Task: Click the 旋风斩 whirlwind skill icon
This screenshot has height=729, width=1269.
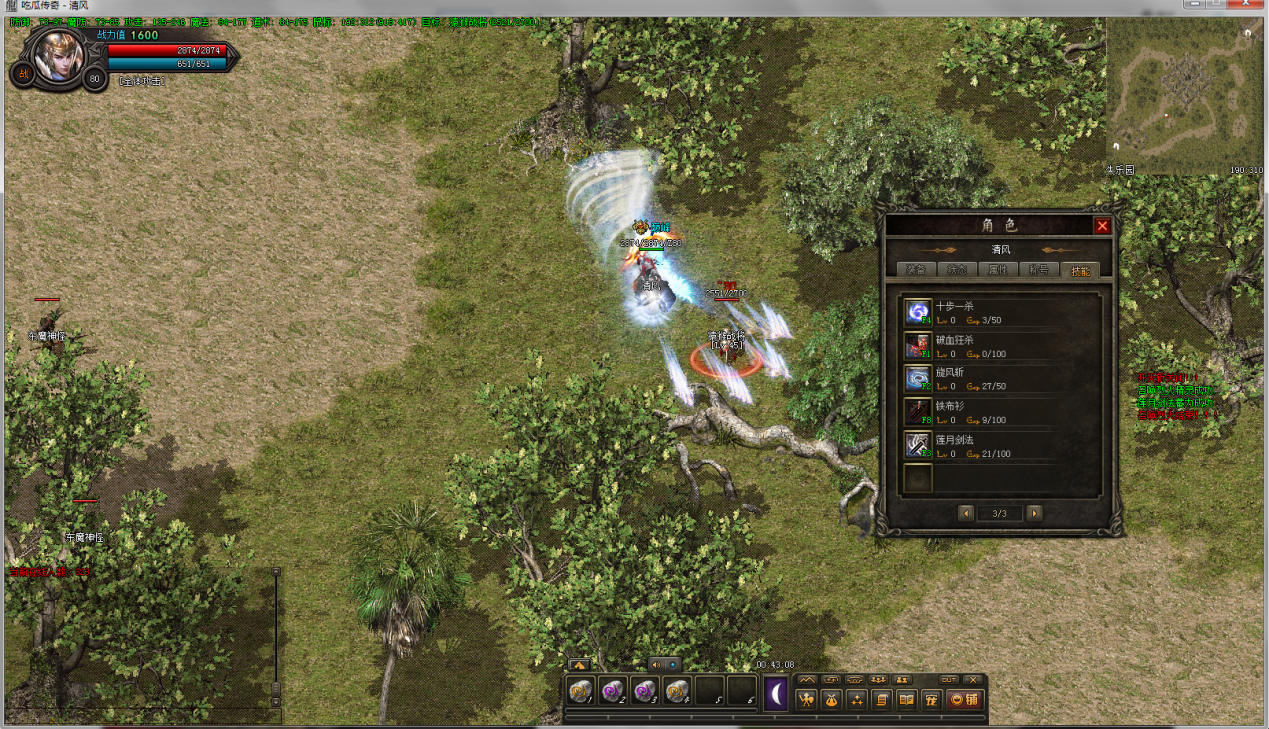Action: 918,378
